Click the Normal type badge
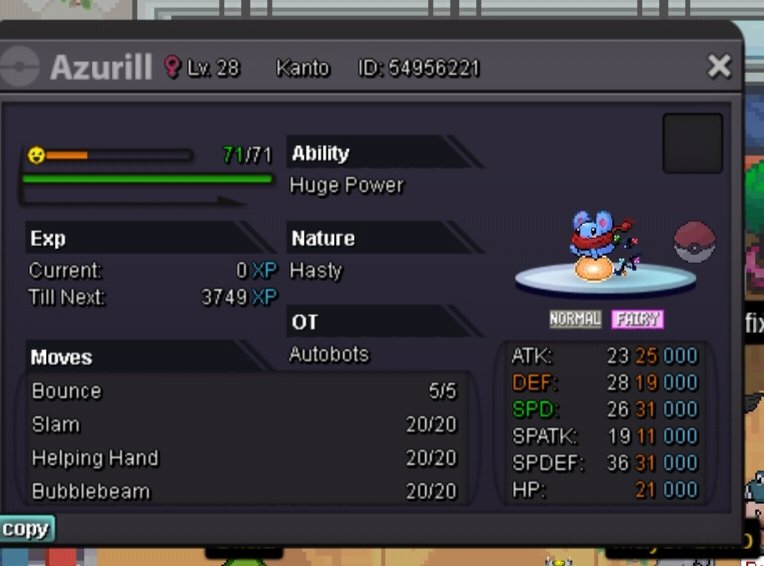The image size is (764, 566). [575, 319]
